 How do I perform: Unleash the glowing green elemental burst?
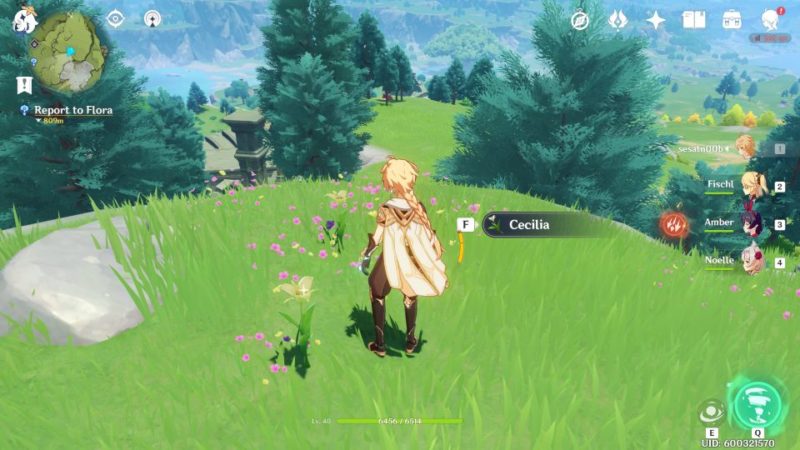tap(757, 404)
